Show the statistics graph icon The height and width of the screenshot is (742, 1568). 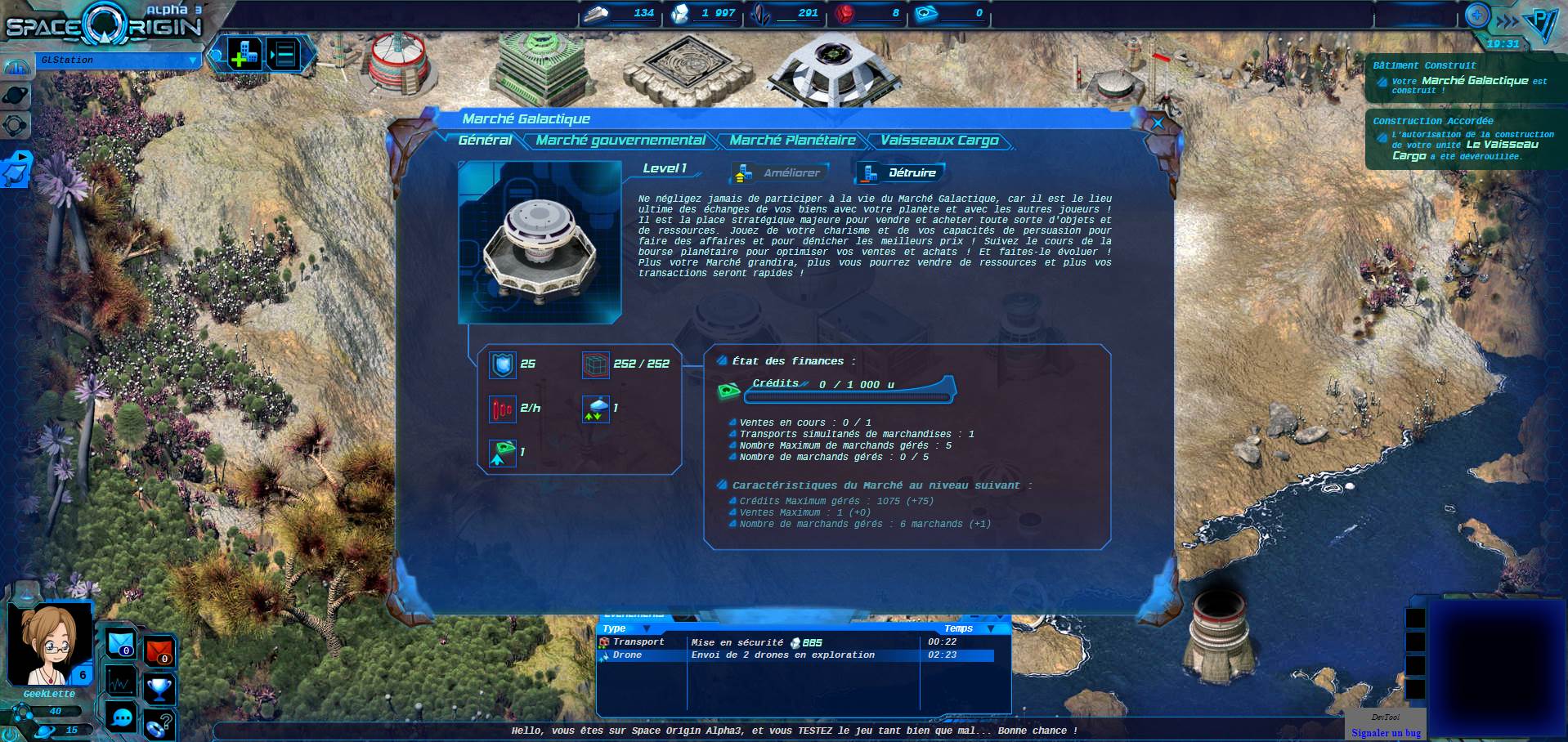point(121,681)
